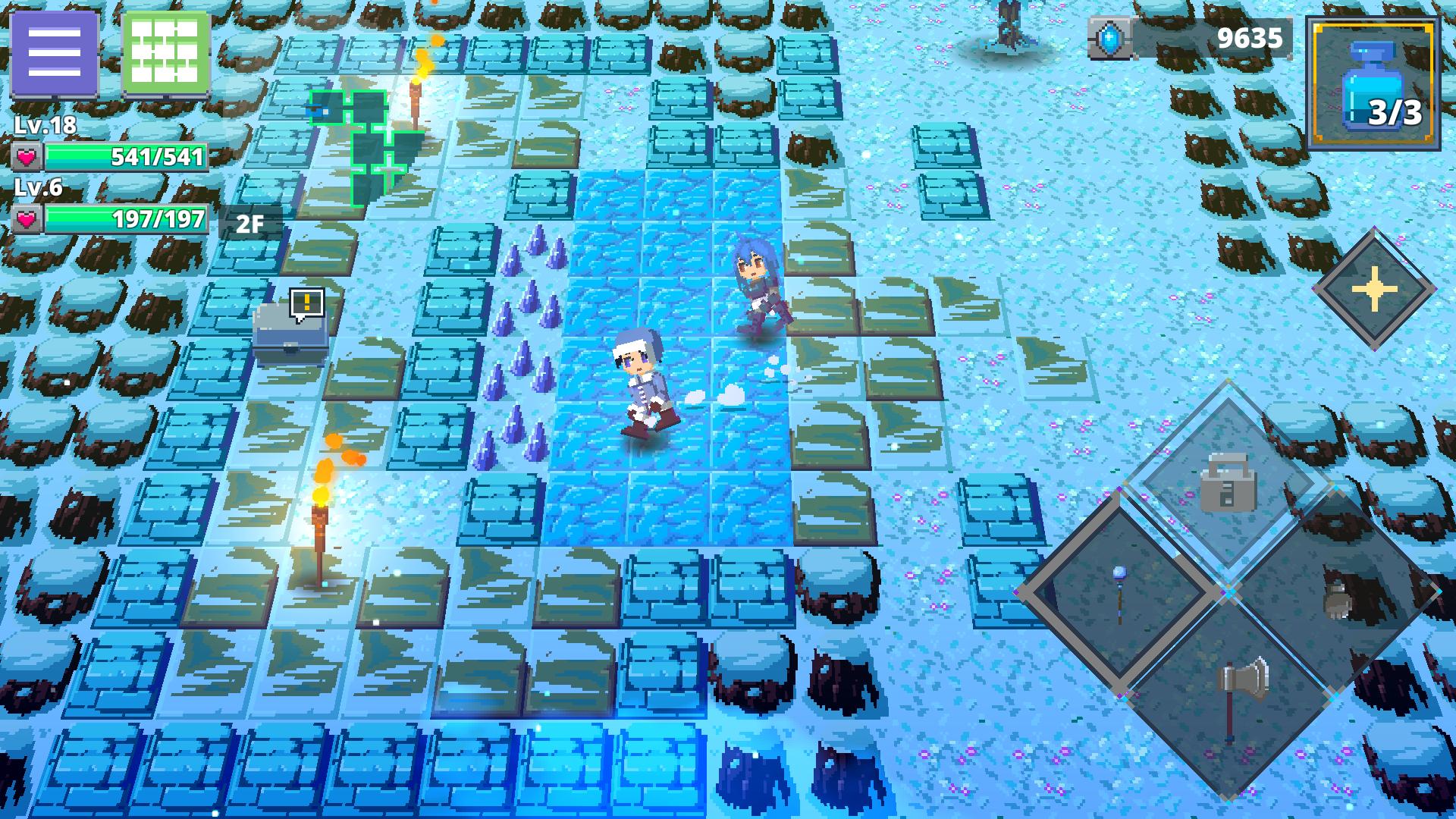Tap the 9635 currency counter
The height and width of the screenshot is (819, 1456).
pyautogui.click(x=1251, y=36)
